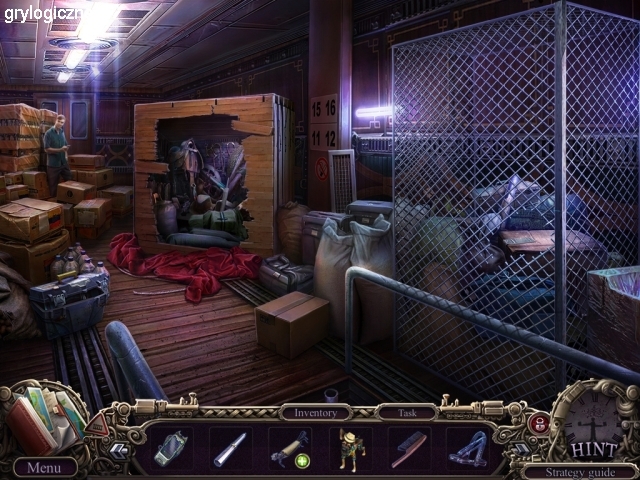Pick the silver tube inventory item
This screenshot has height=480, width=640.
click(x=230, y=447)
